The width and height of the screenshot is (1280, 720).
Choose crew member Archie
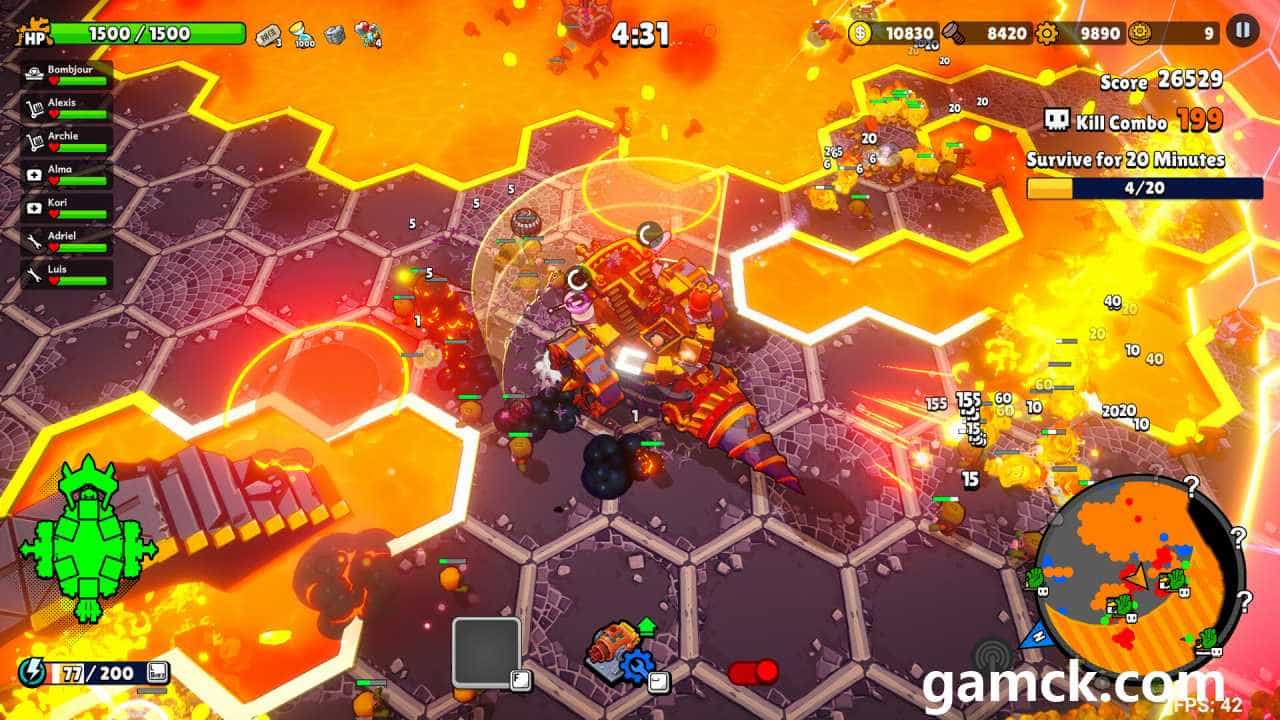(x=66, y=142)
